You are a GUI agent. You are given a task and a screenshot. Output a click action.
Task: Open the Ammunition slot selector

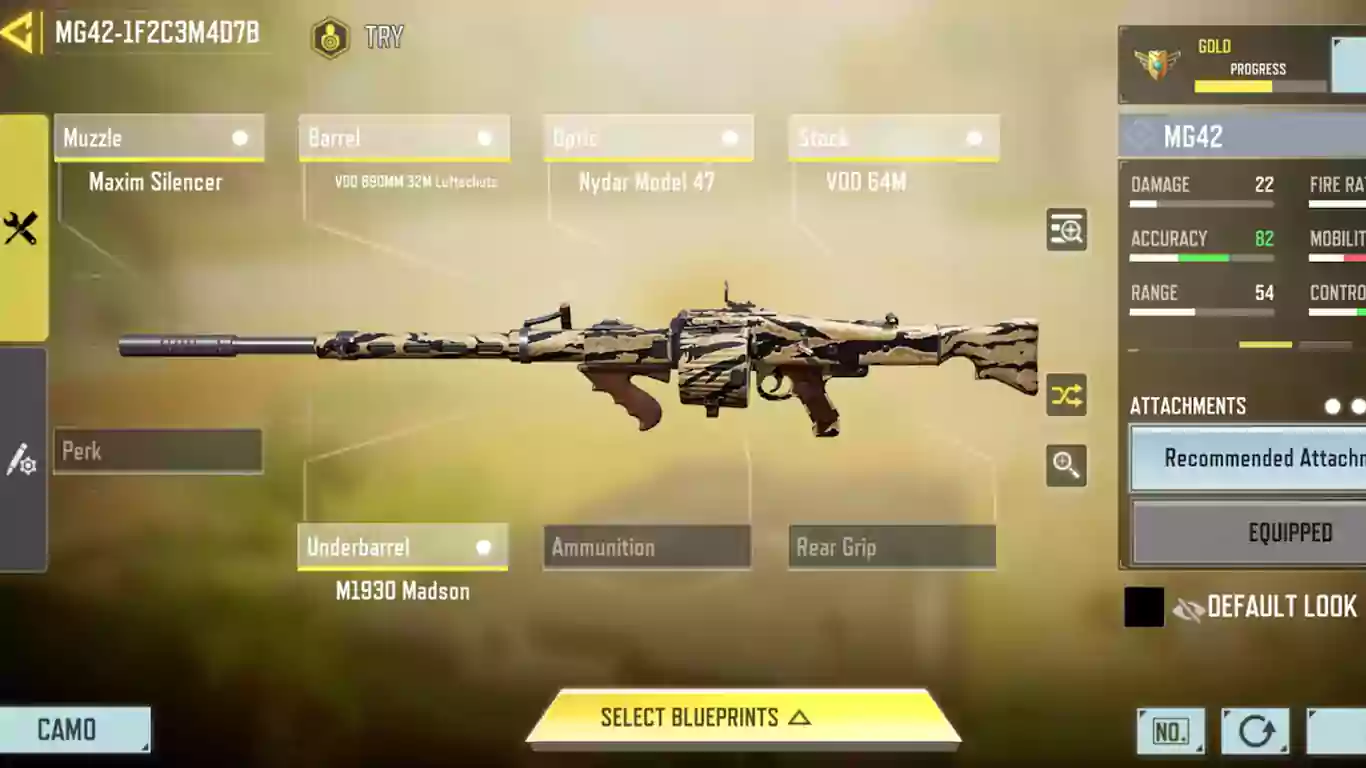(x=646, y=547)
